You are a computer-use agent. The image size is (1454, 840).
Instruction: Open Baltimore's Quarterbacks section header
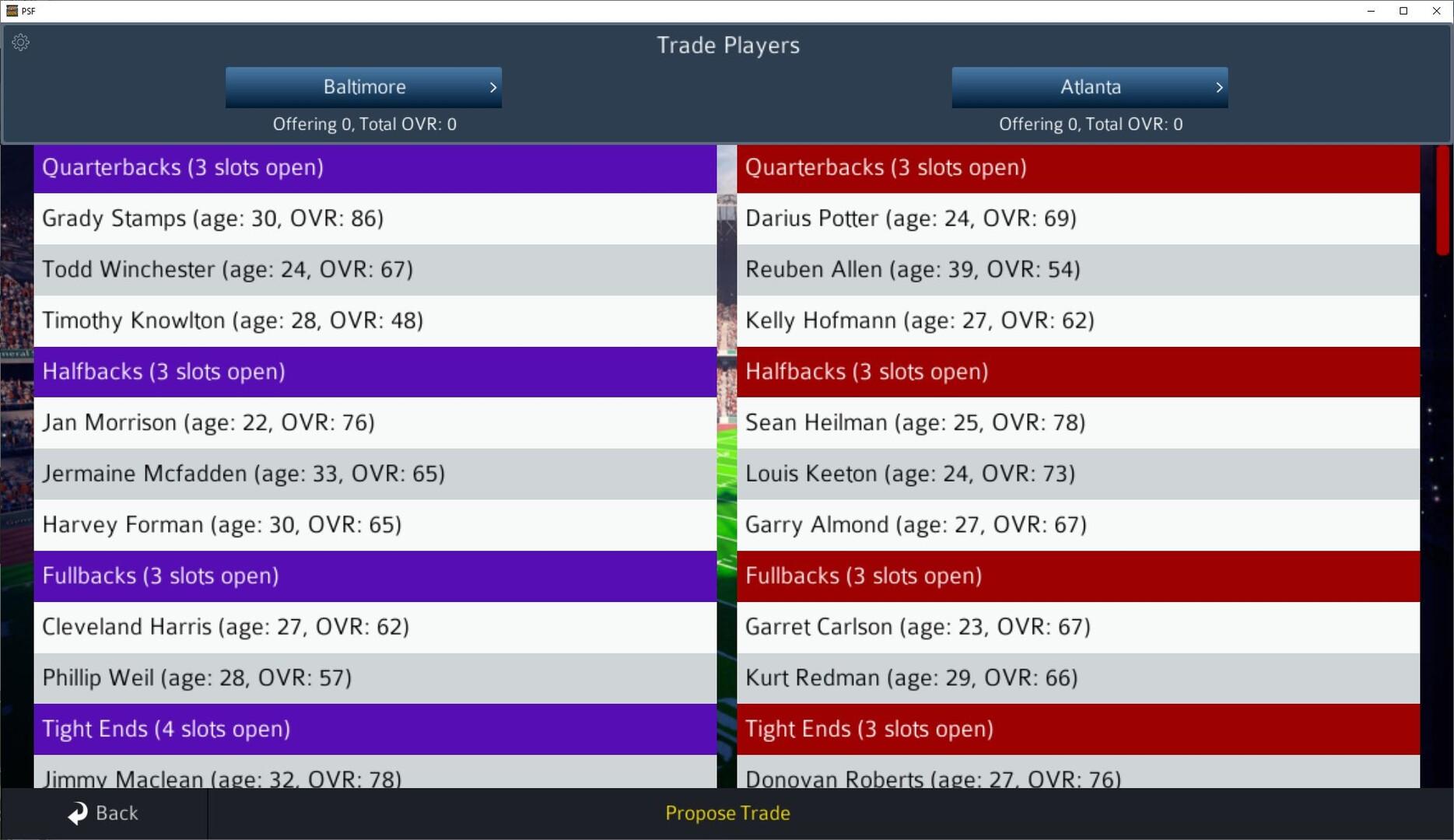coord(374,167)
